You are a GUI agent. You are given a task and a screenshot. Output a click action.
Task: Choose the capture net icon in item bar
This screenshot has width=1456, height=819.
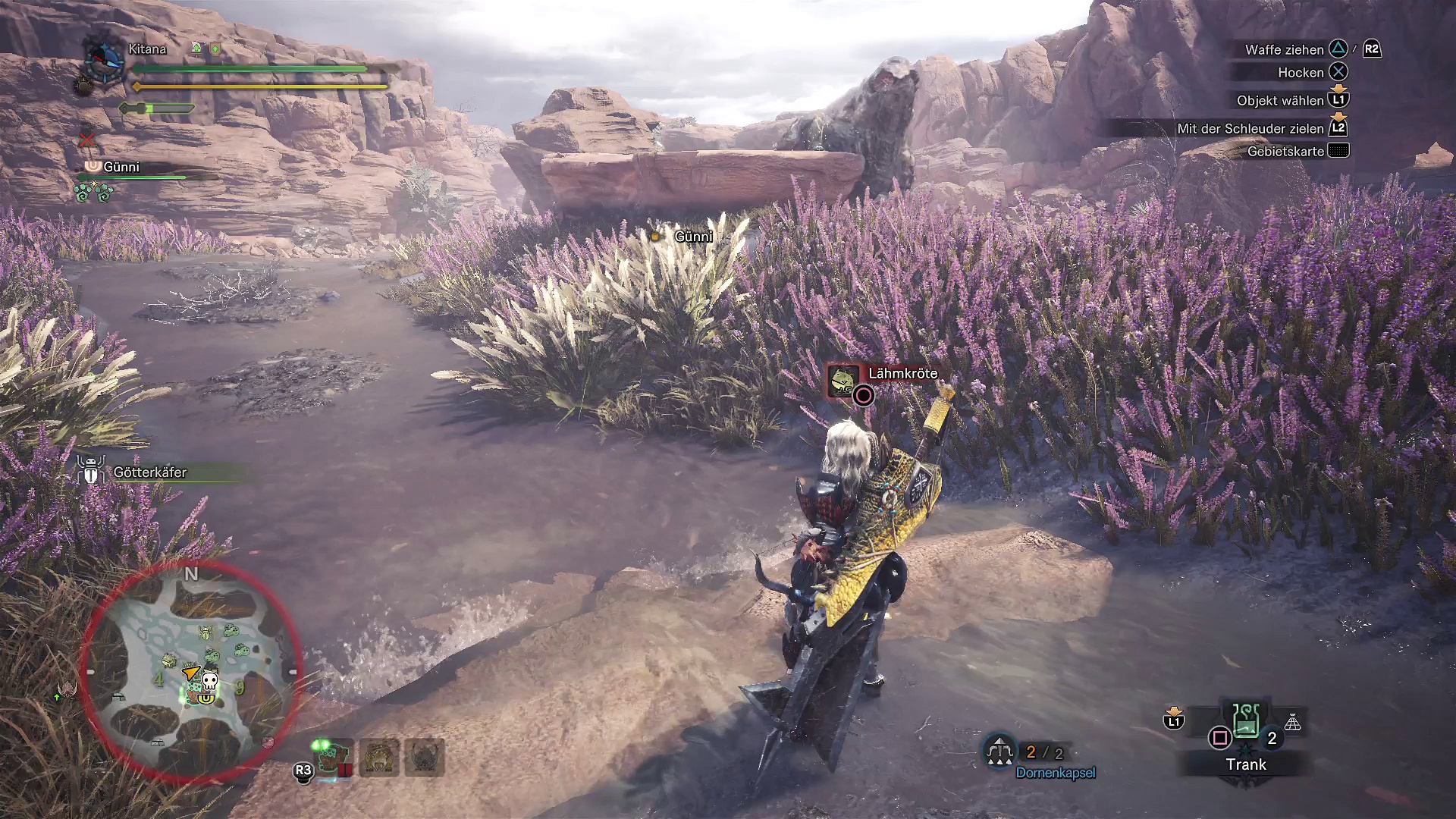(1292, 723)
